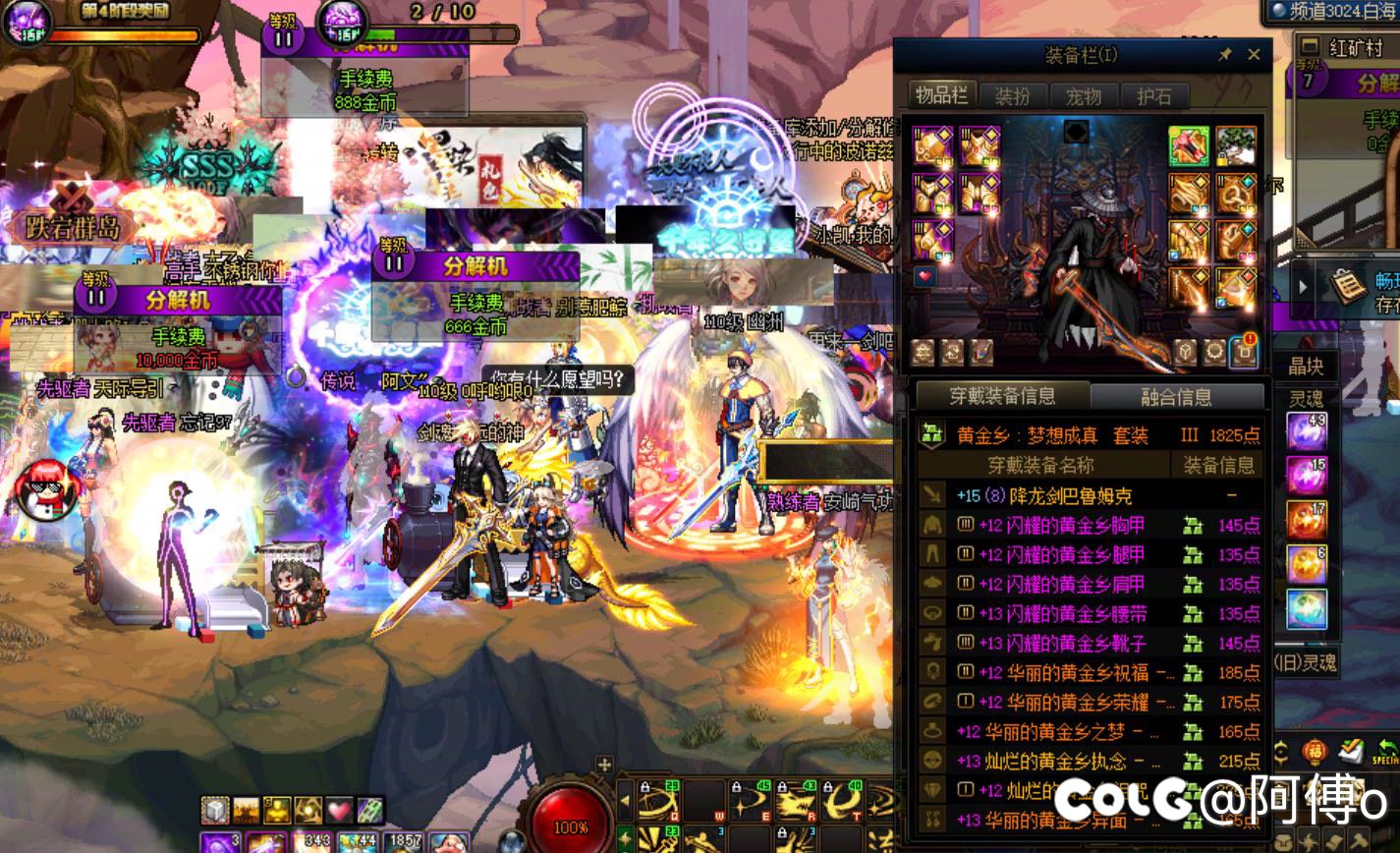Select the 穿戴装备信息 tab

click(x=1002, y=397)
